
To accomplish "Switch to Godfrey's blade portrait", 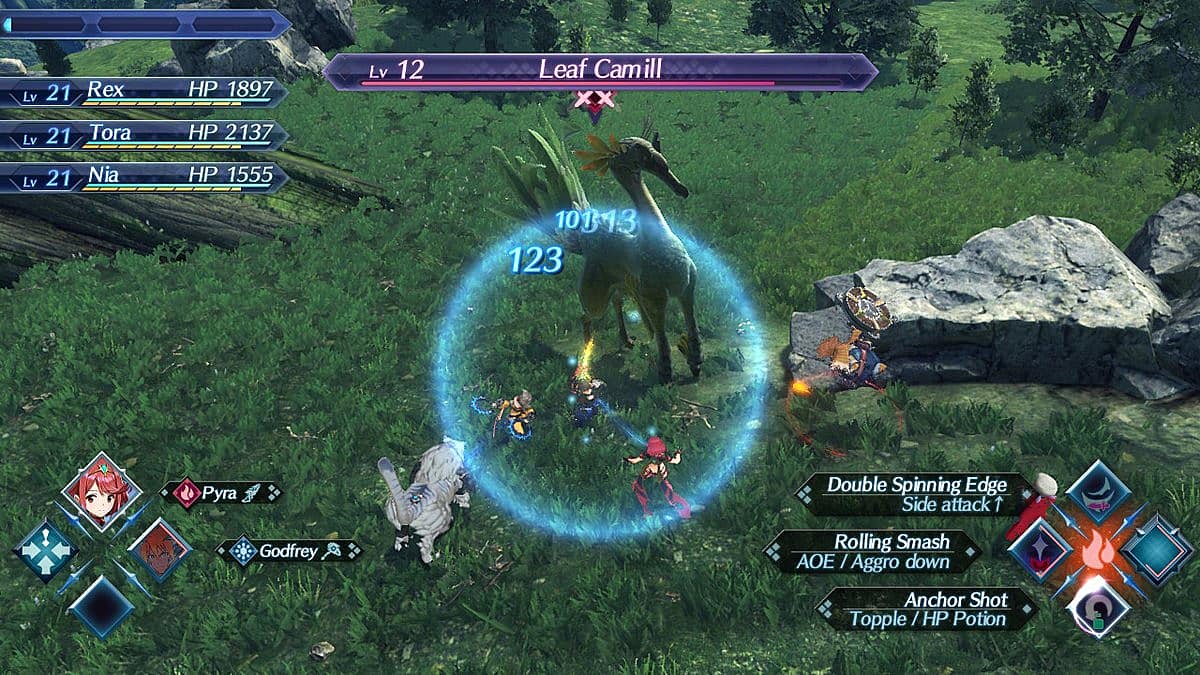I will point(158,549).
